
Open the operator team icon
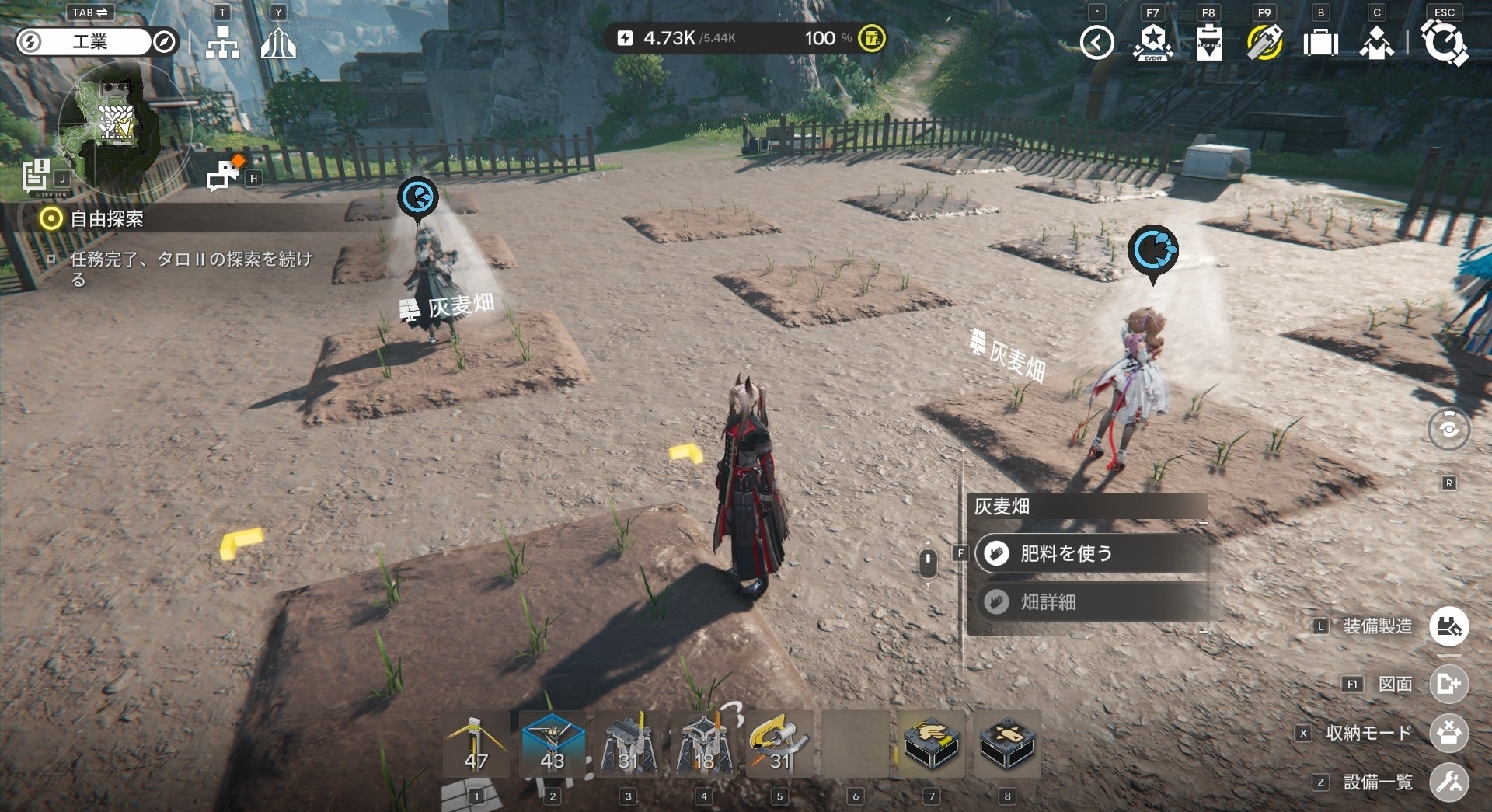click(x=1376, y=43)
